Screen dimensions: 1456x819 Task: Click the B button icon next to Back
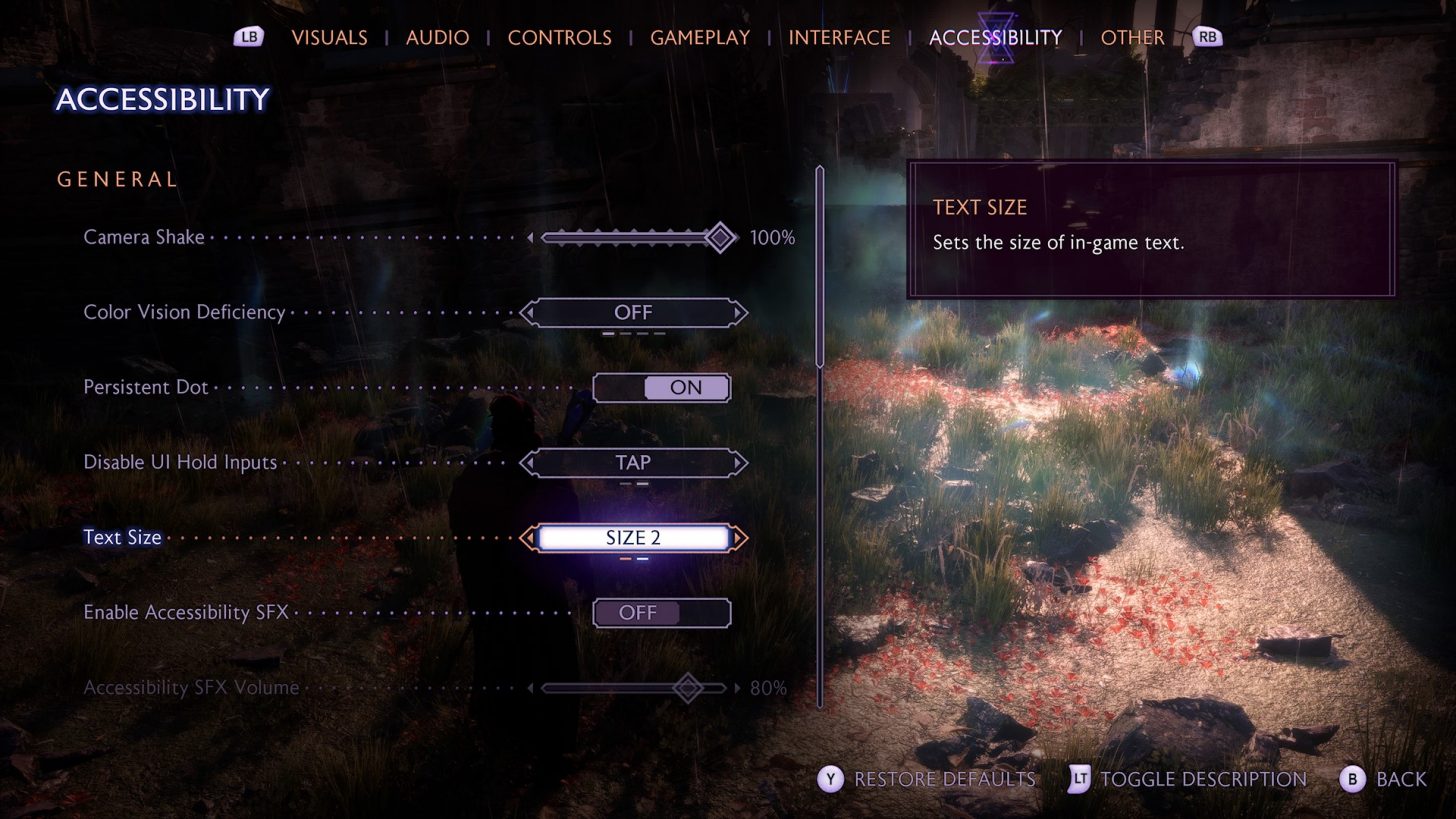coord(1352,780)
